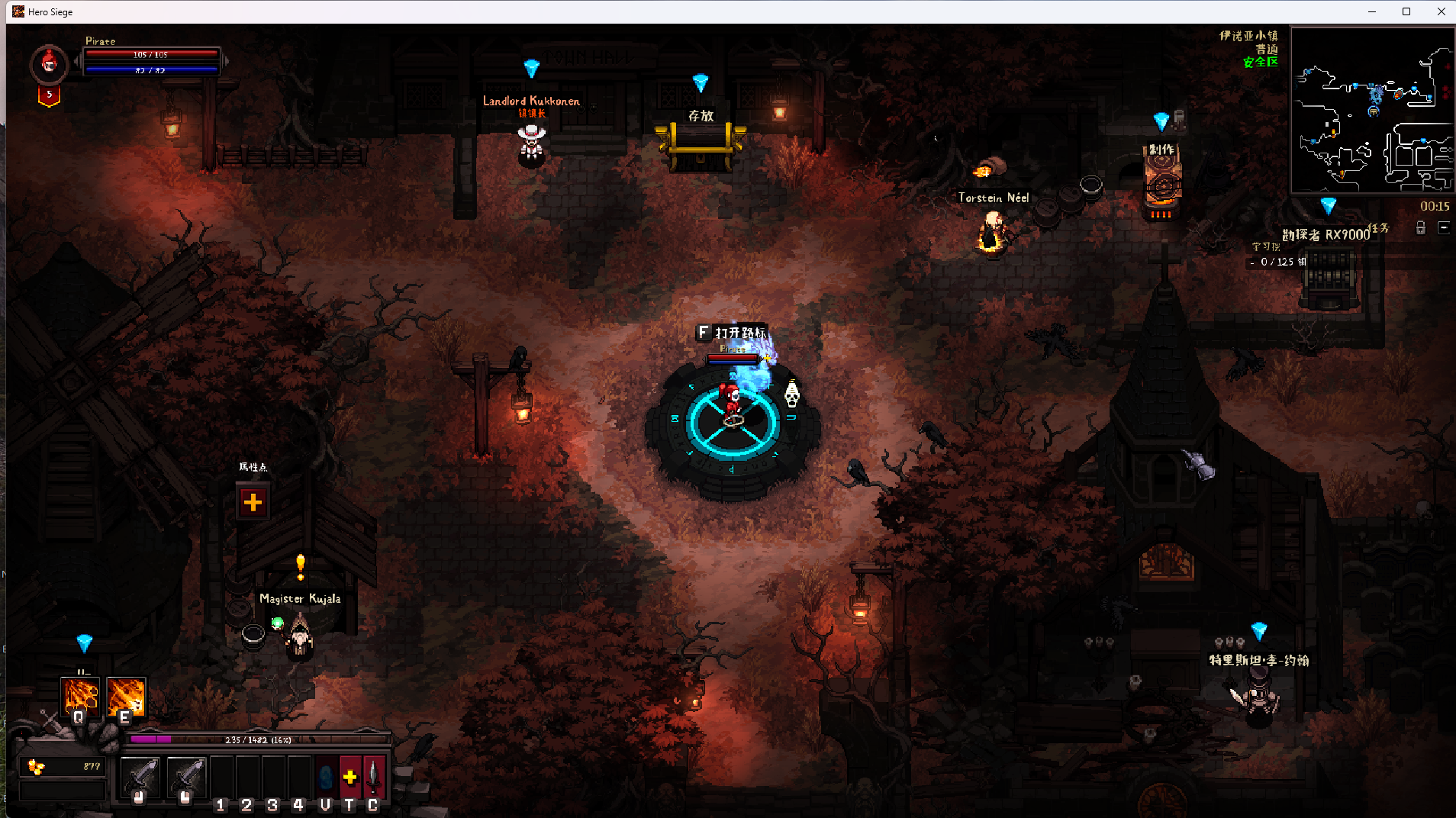The width and height of the screenshot is (1456, 818).
Task: Use the E fire blast skill
Action: click(x=126, y=696)
